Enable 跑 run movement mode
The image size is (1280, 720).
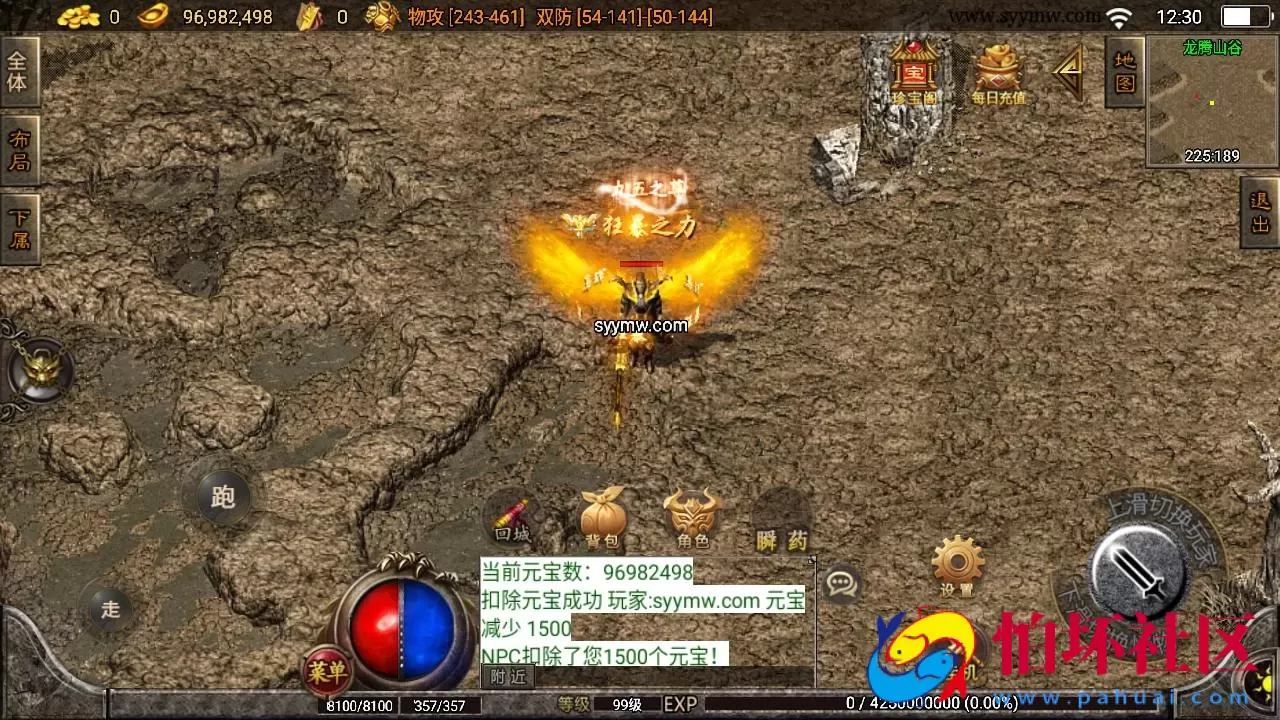point(222,496)
